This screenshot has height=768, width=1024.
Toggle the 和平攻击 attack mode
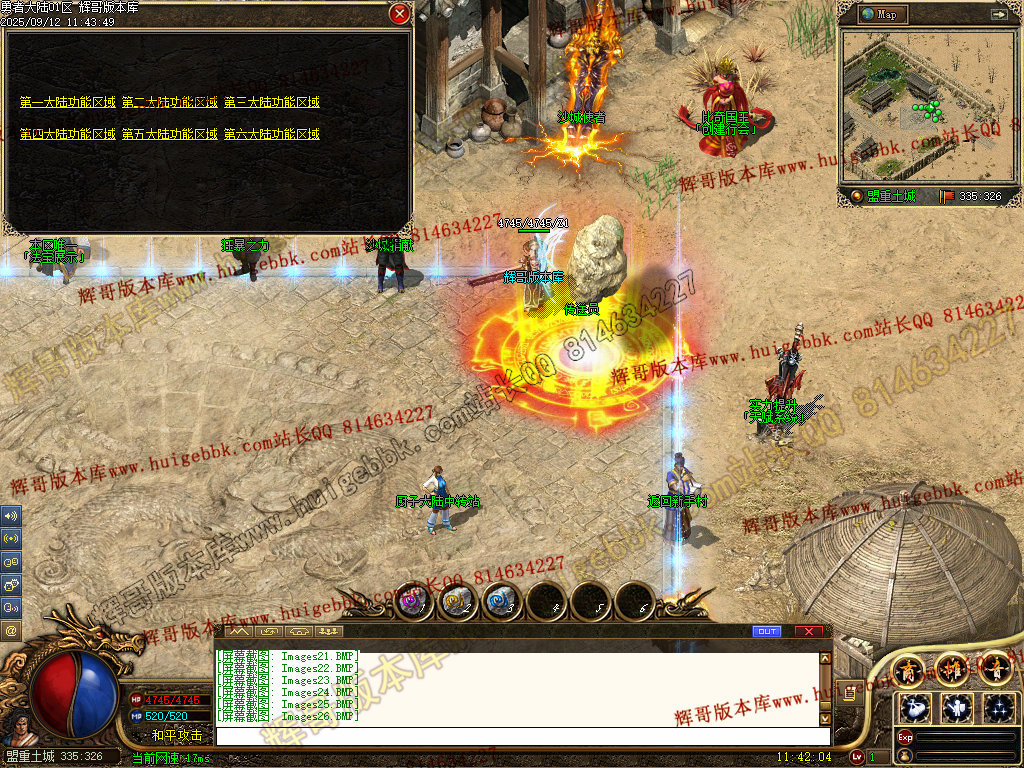point(176,735)
